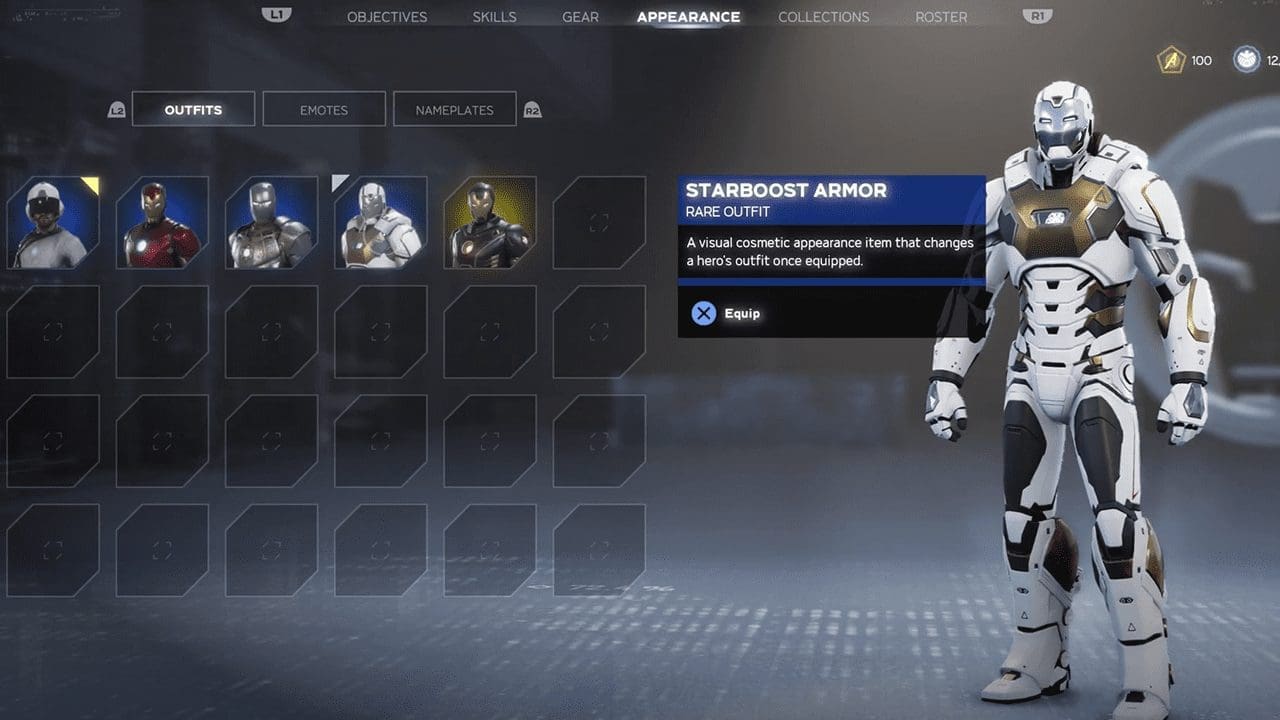This screenshot has height=720, width=1280.
Task: Select the Appearance tab
Action: 688,17
